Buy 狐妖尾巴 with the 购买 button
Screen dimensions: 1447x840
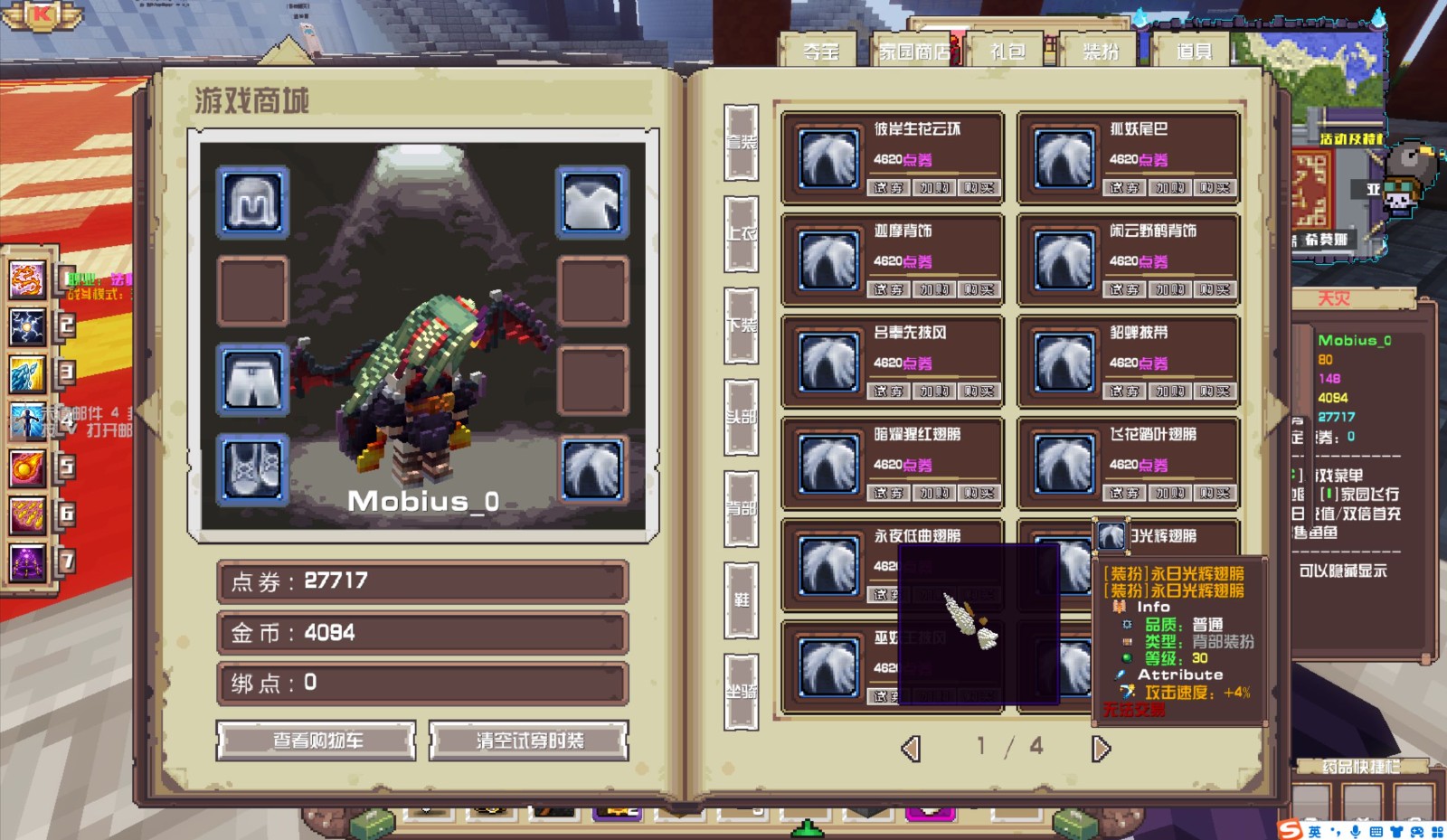tap(1215, 188)
